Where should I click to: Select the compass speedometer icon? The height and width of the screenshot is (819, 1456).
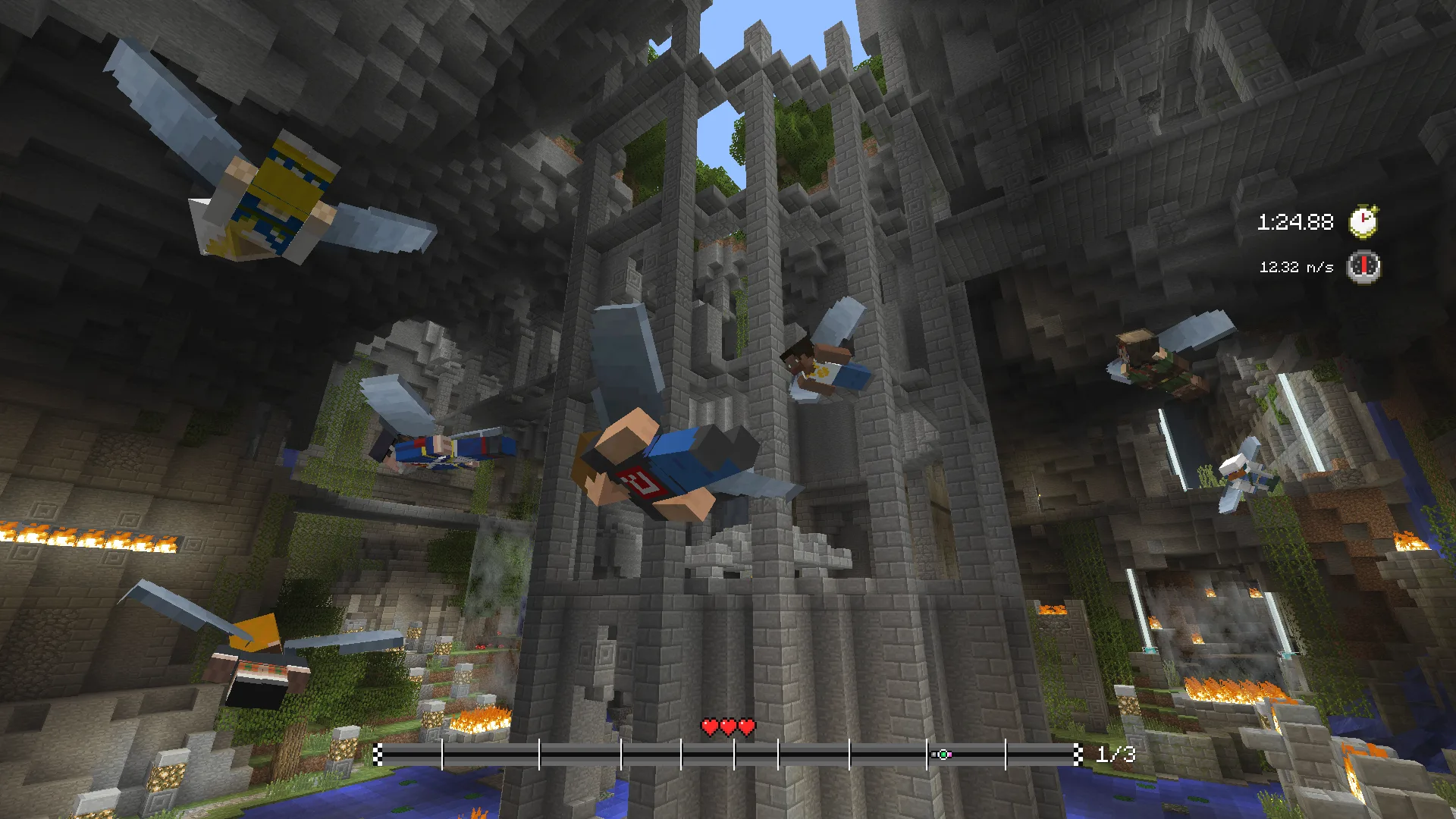1365,267
